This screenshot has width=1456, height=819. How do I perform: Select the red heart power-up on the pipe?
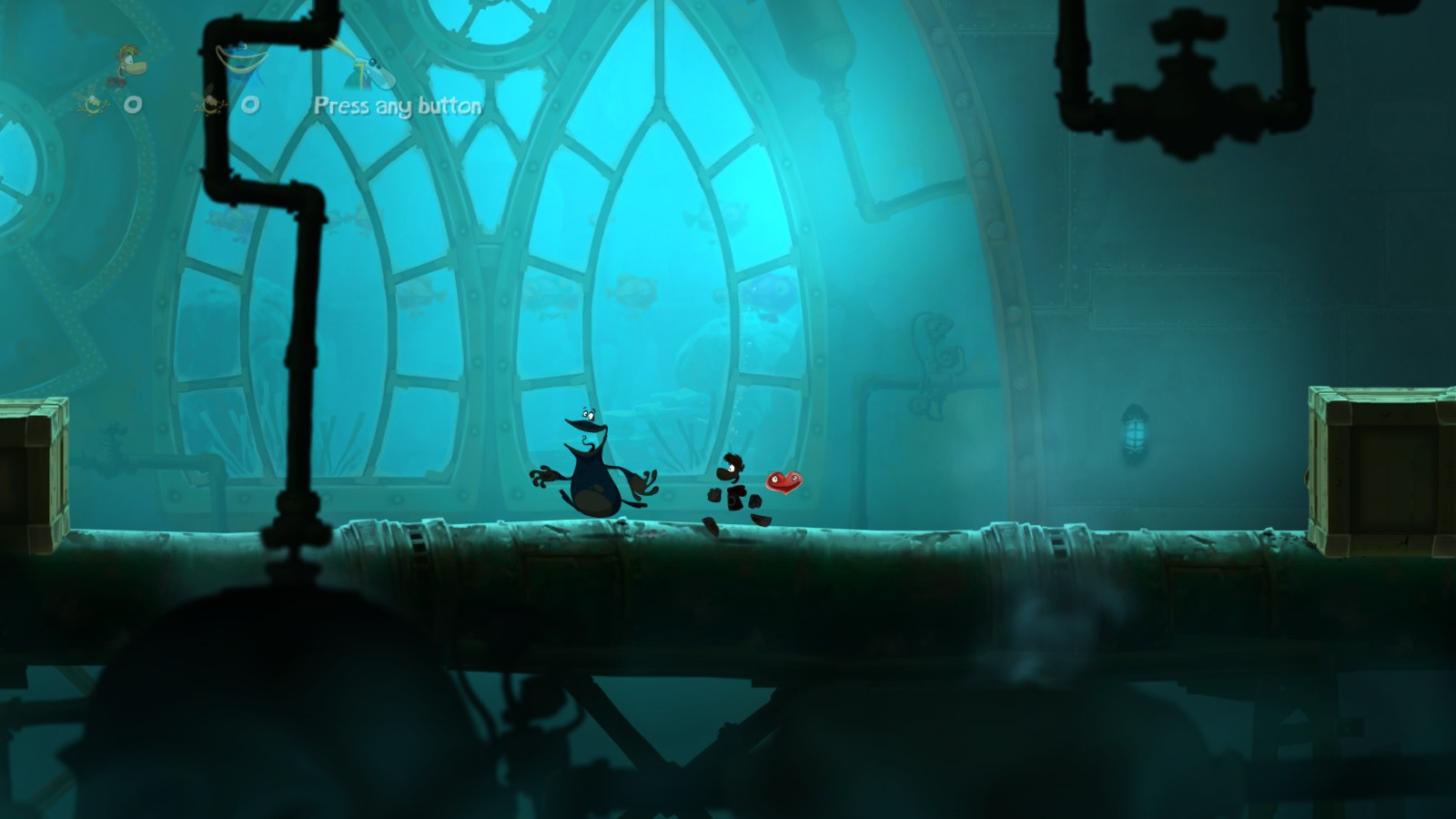click(783, 480)
